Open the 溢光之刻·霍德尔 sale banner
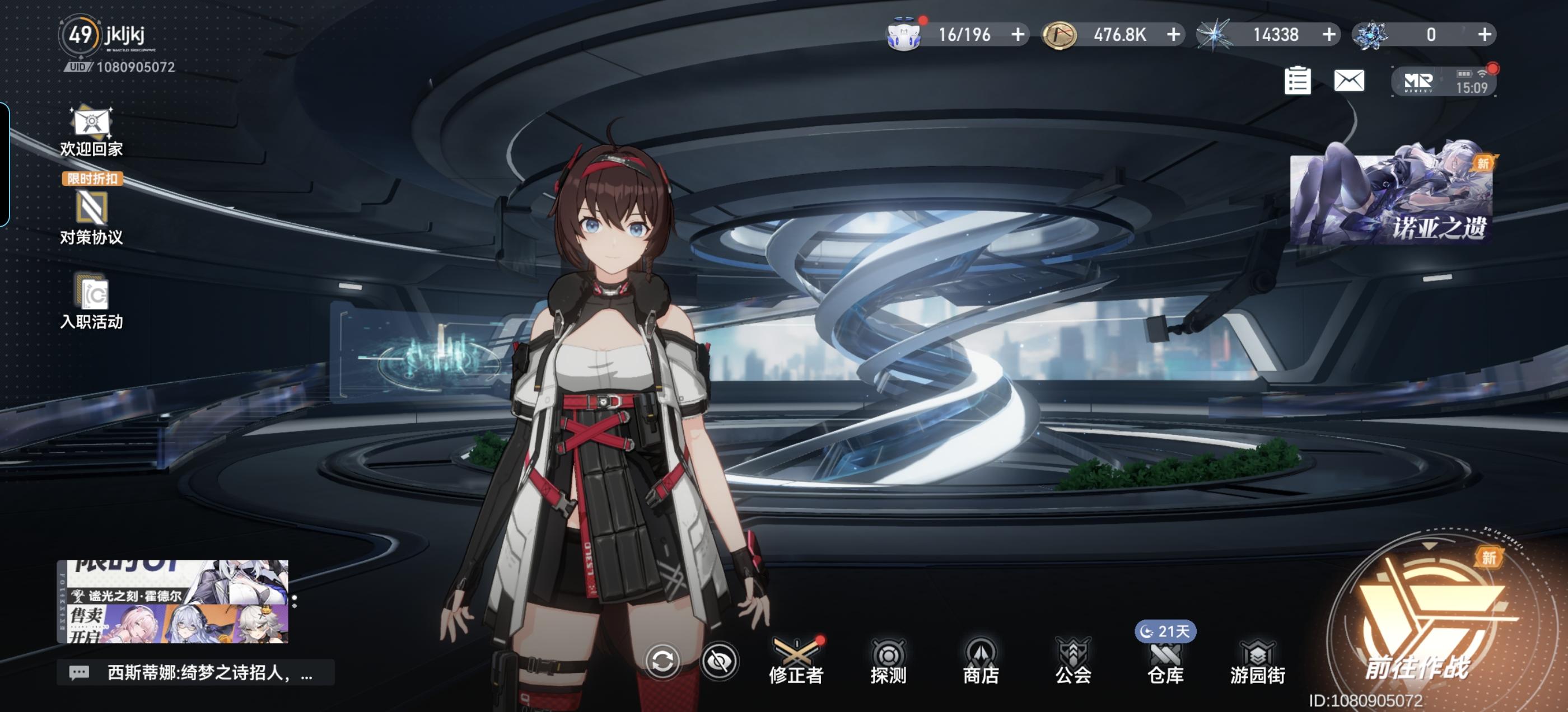Screen dimensions: 1568x712 point(172,602)
